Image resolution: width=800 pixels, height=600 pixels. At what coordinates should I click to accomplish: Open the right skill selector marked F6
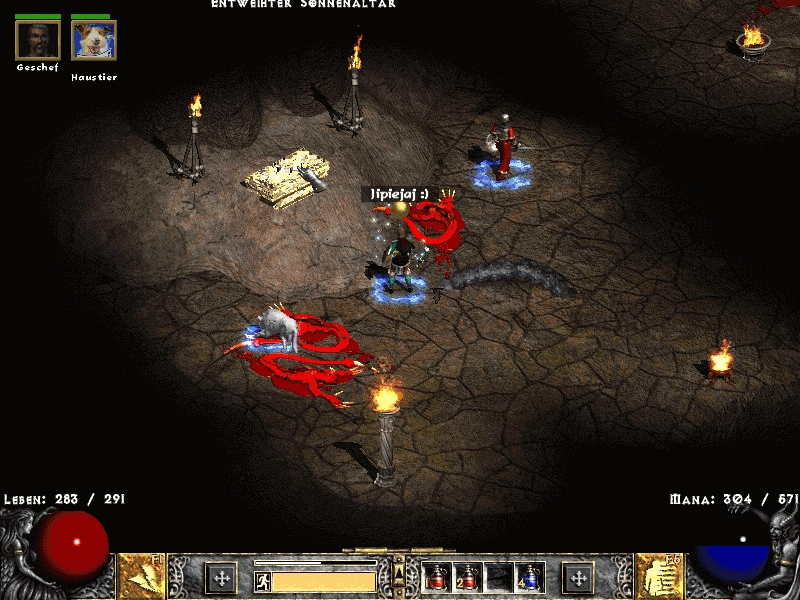click(x=658, y=576)
